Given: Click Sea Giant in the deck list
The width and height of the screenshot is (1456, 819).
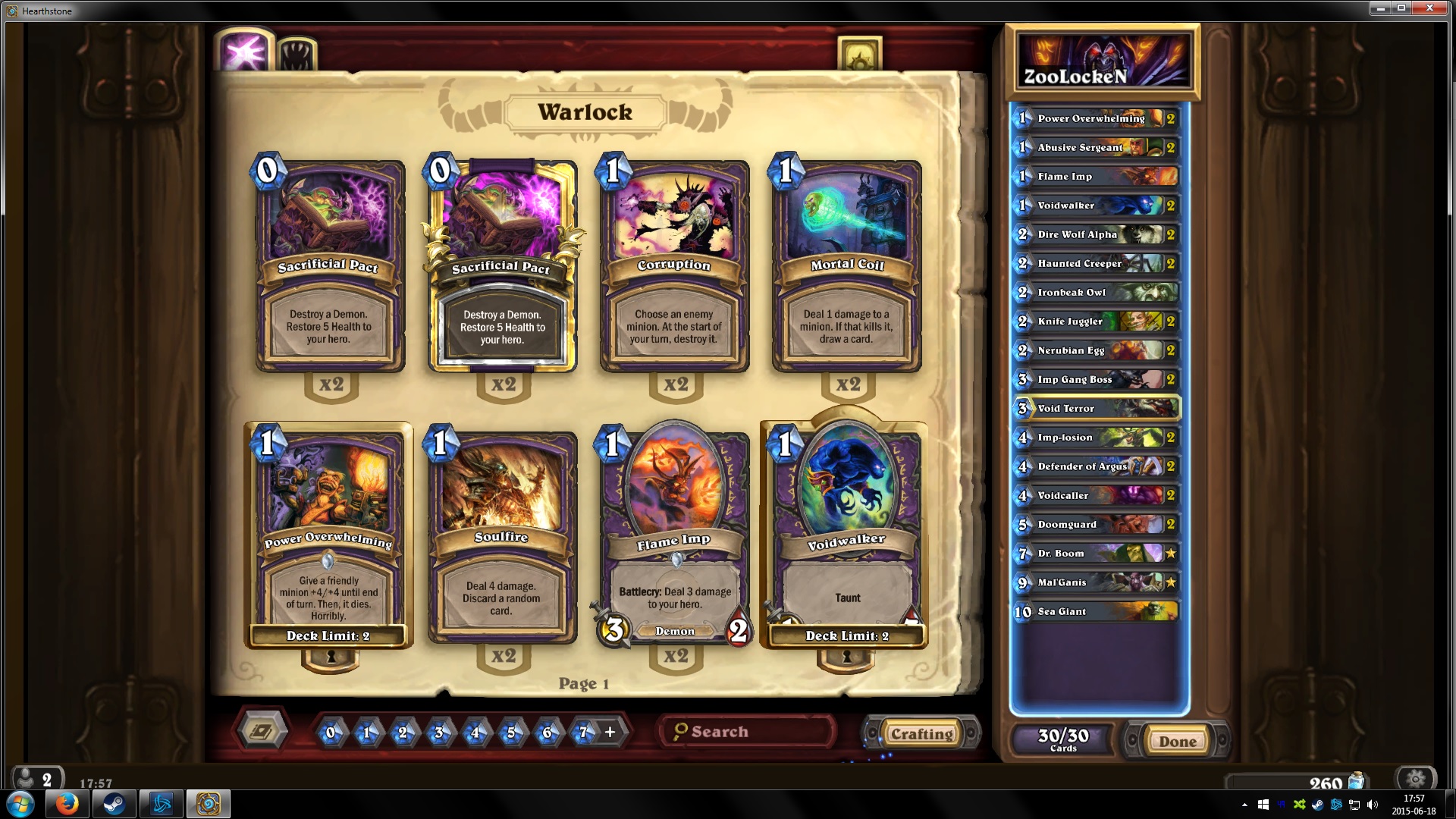Looking at the screenshot, I should point(1097,611).
